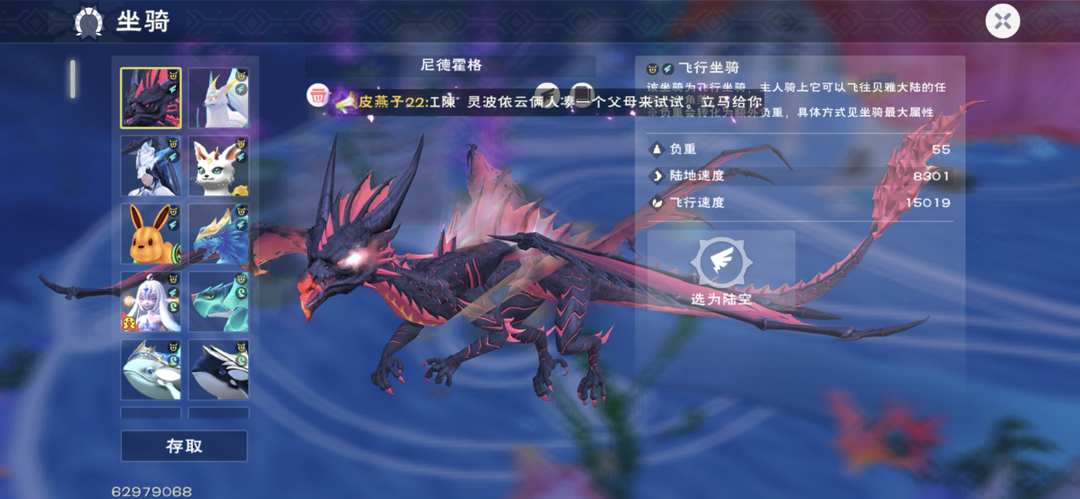Choose the white horned dragon mount
The width and height of the screenshot is (1080, 499).
tap(219, 98)
